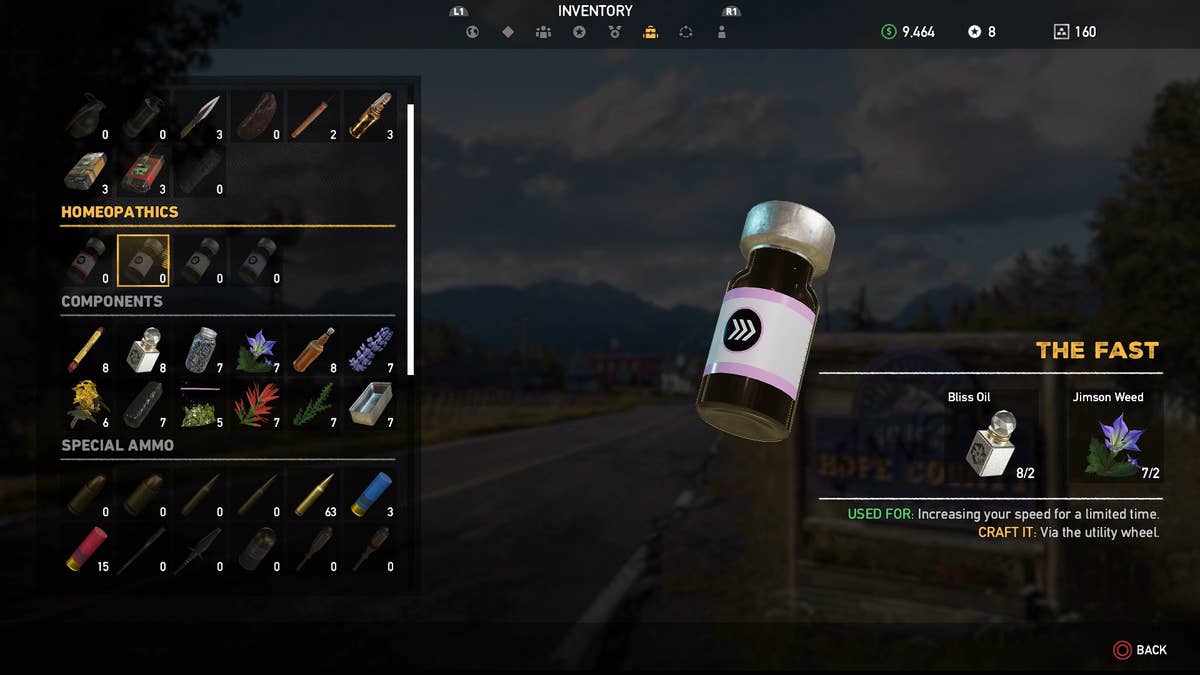Screen dimensions: 1200x675
Task: Select the blue shotgun shell ammo slot
Action: pos(371,494)
